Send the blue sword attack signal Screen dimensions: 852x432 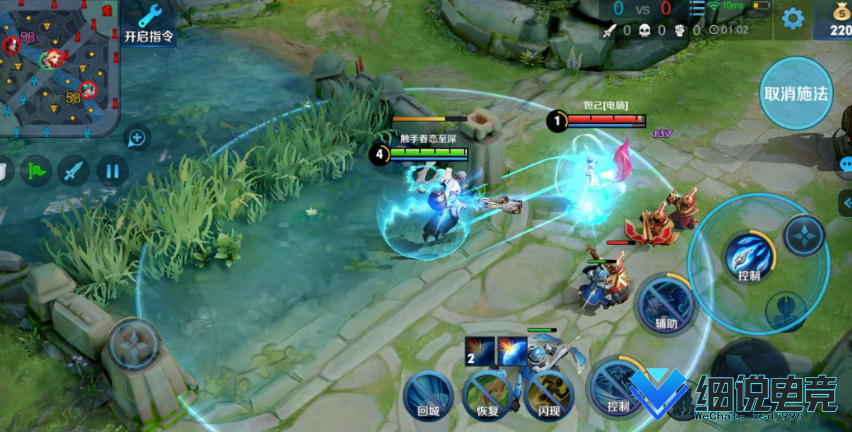[x=74, y=170]
